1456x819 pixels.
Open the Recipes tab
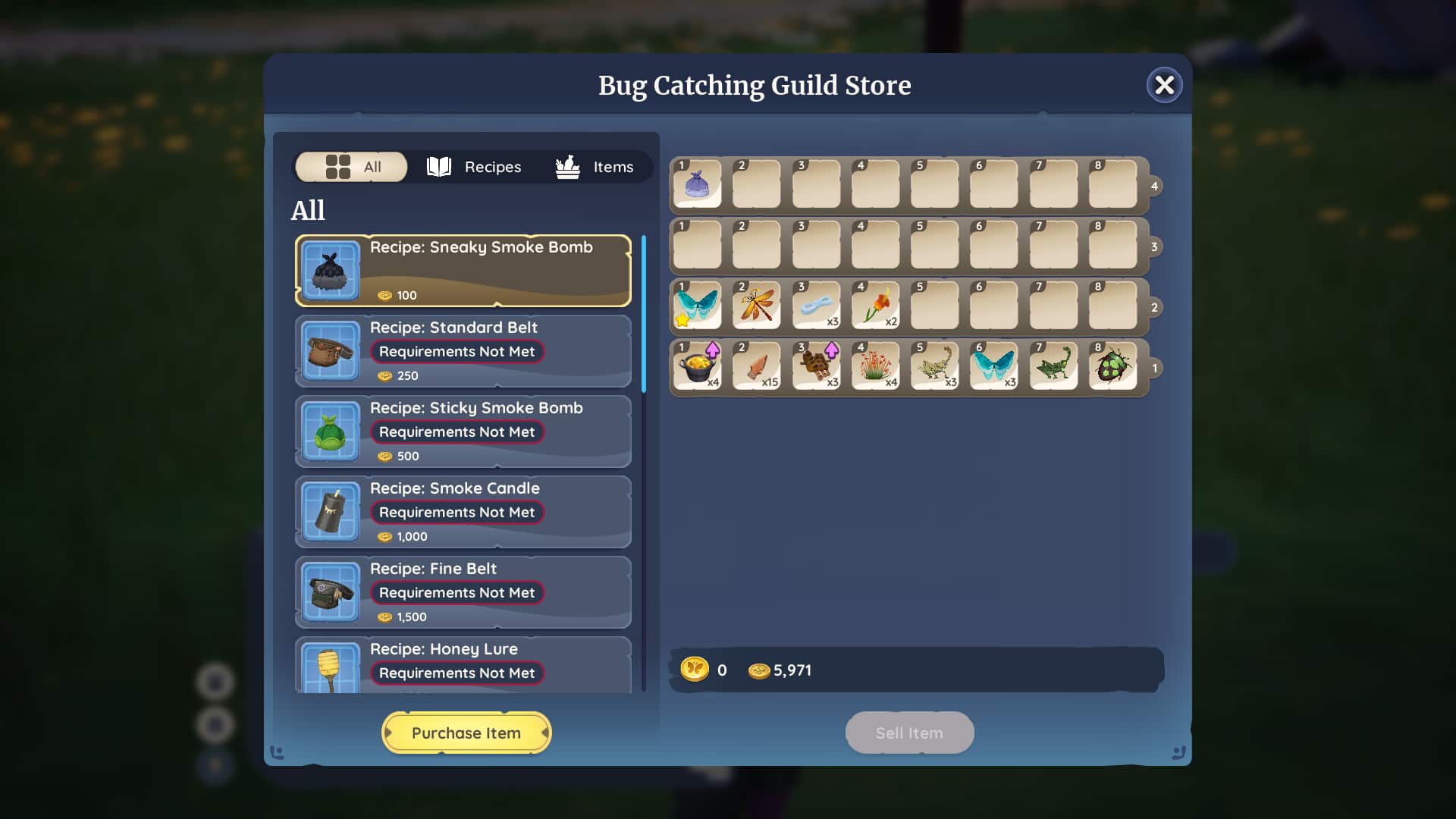click(x=474, y=167)
